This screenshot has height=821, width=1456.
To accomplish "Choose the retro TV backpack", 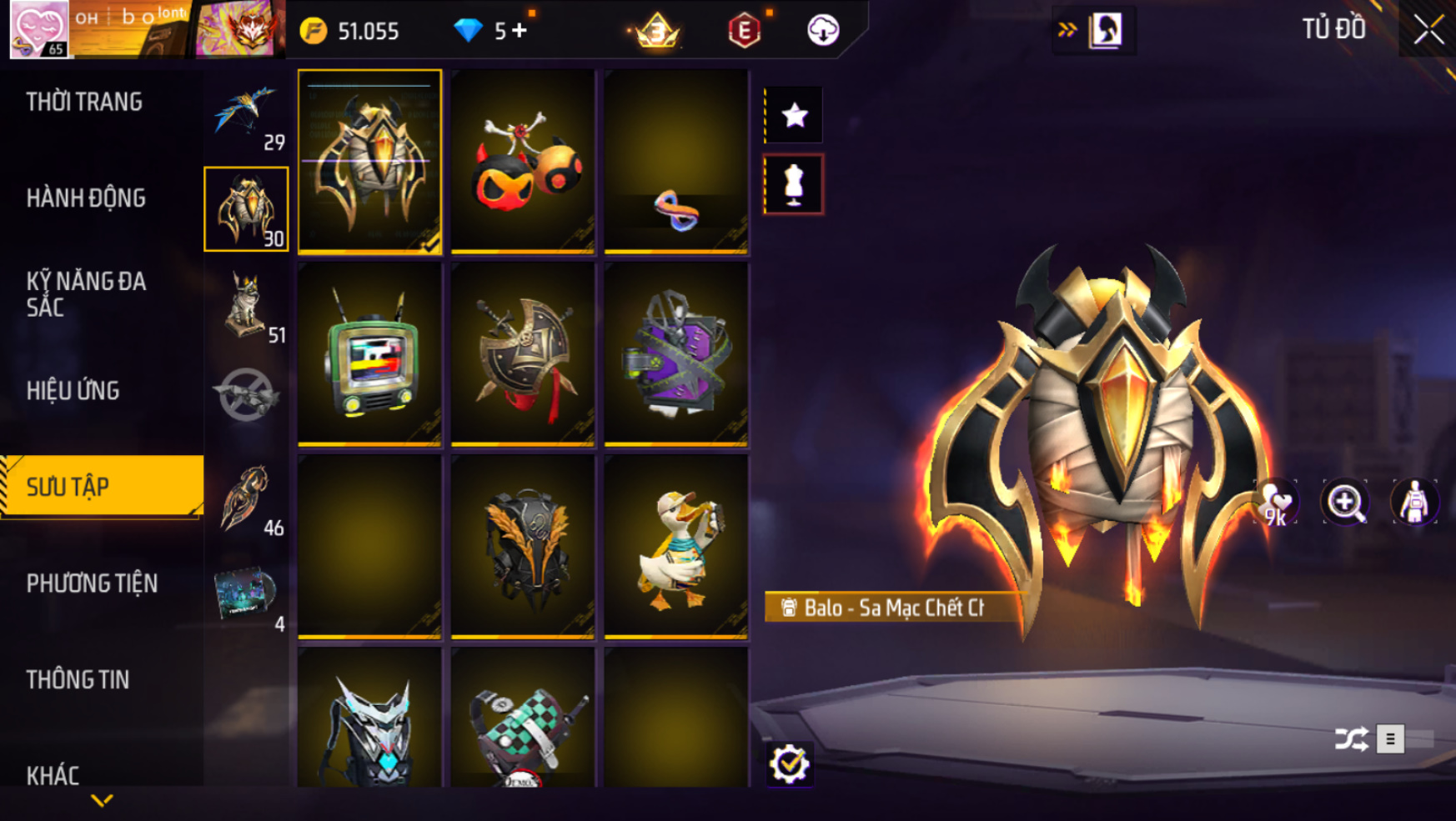I will (x=369, y=354).
